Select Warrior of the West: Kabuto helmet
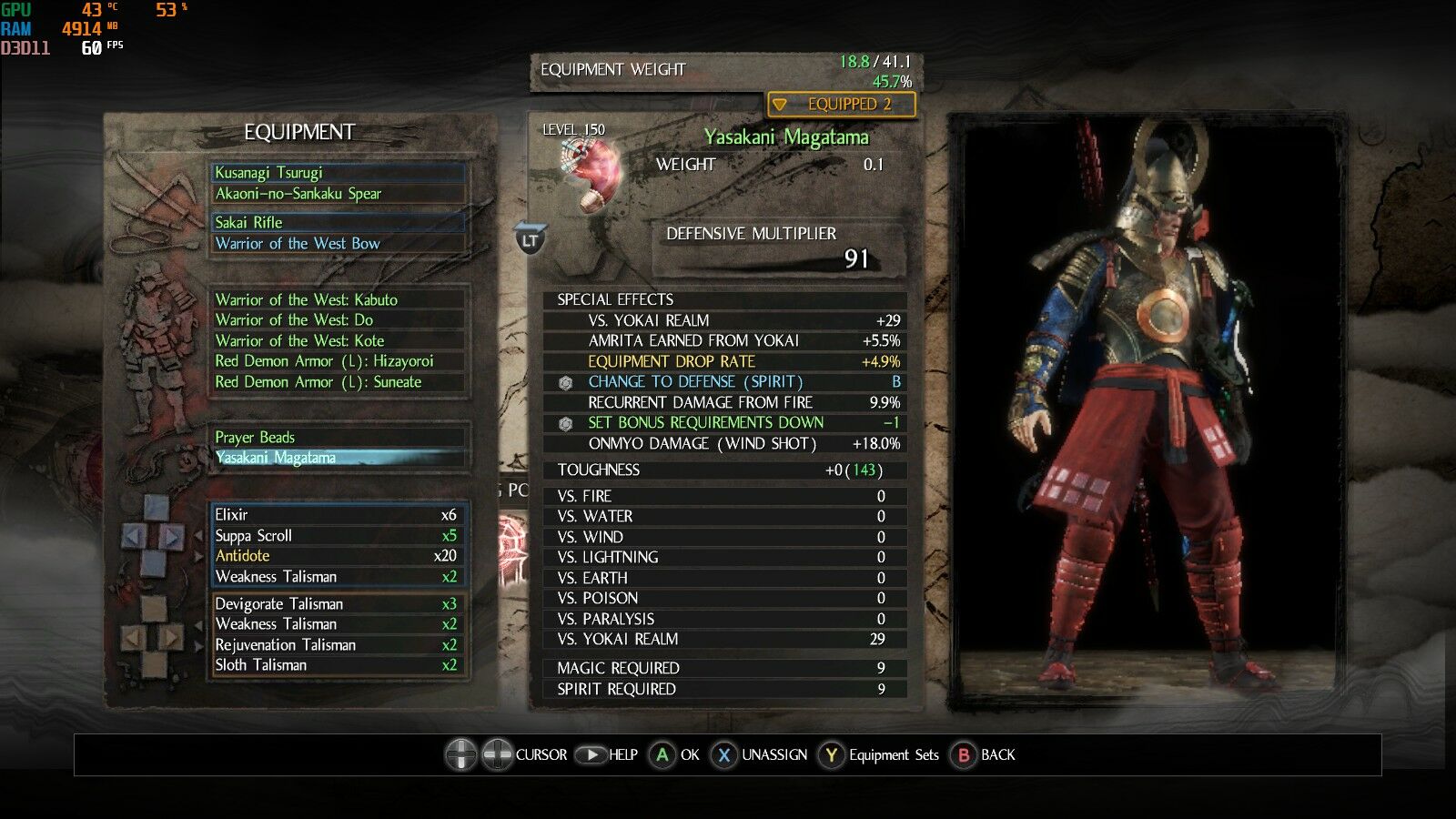The height and width of the screenshot is (819, 1456). pos(338,300)
